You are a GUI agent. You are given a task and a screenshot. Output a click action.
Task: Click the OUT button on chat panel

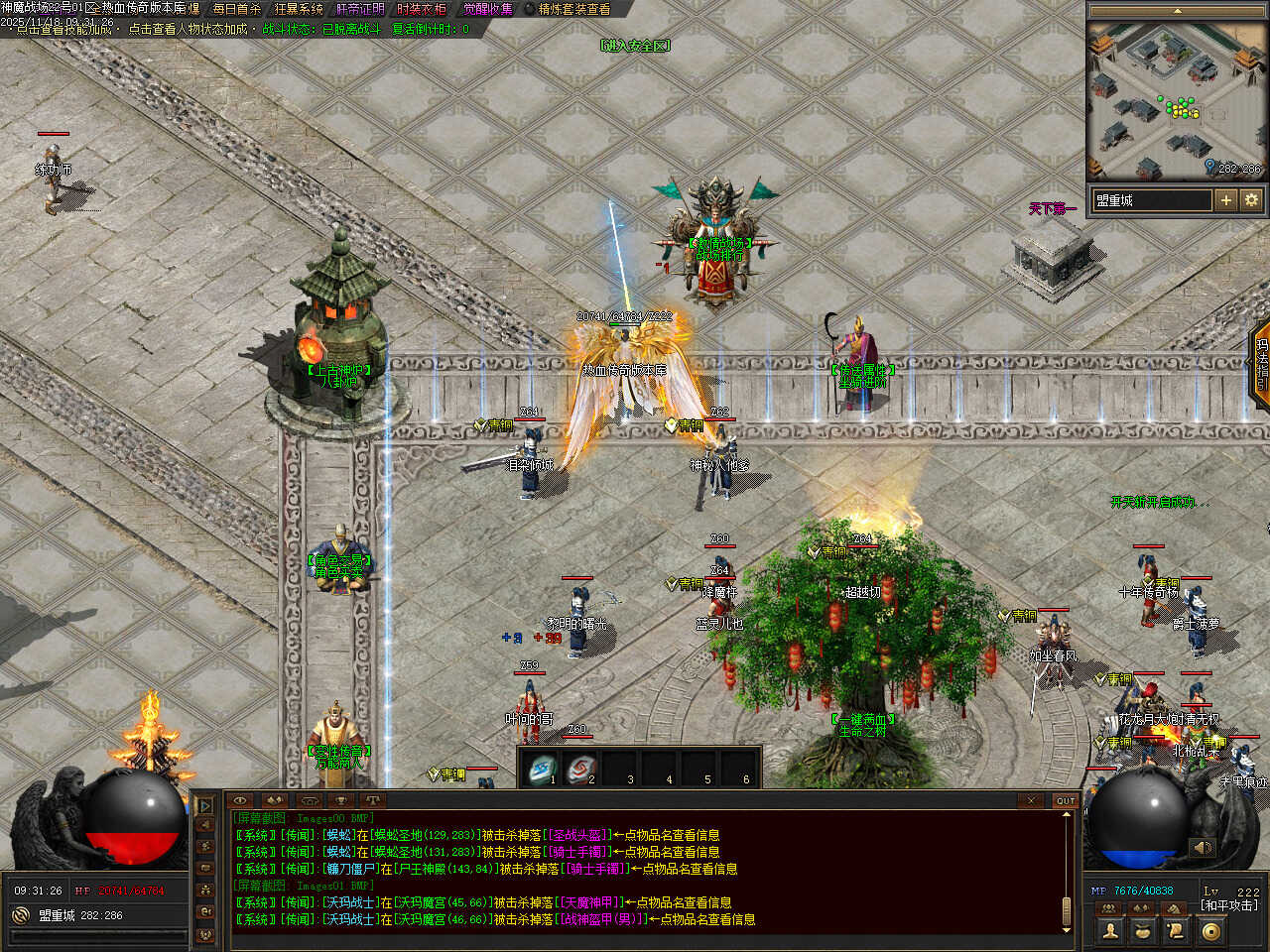1065,800
